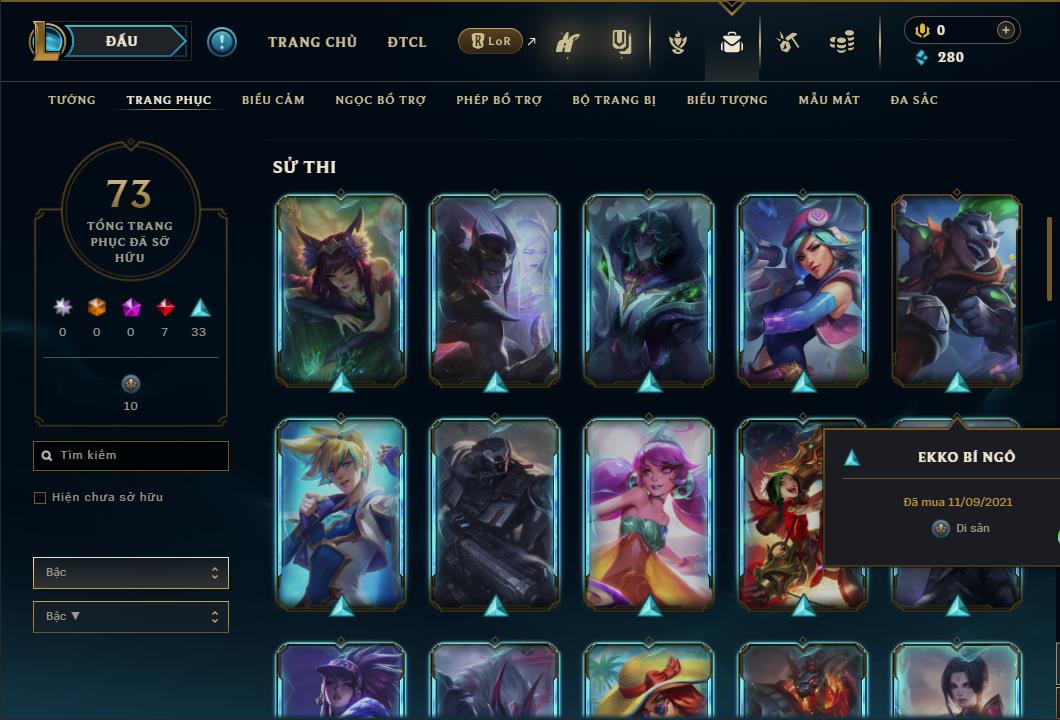Open the first Bậc dropdown
This screenshot has height=720, width=1060.
[x=131, y=573]
